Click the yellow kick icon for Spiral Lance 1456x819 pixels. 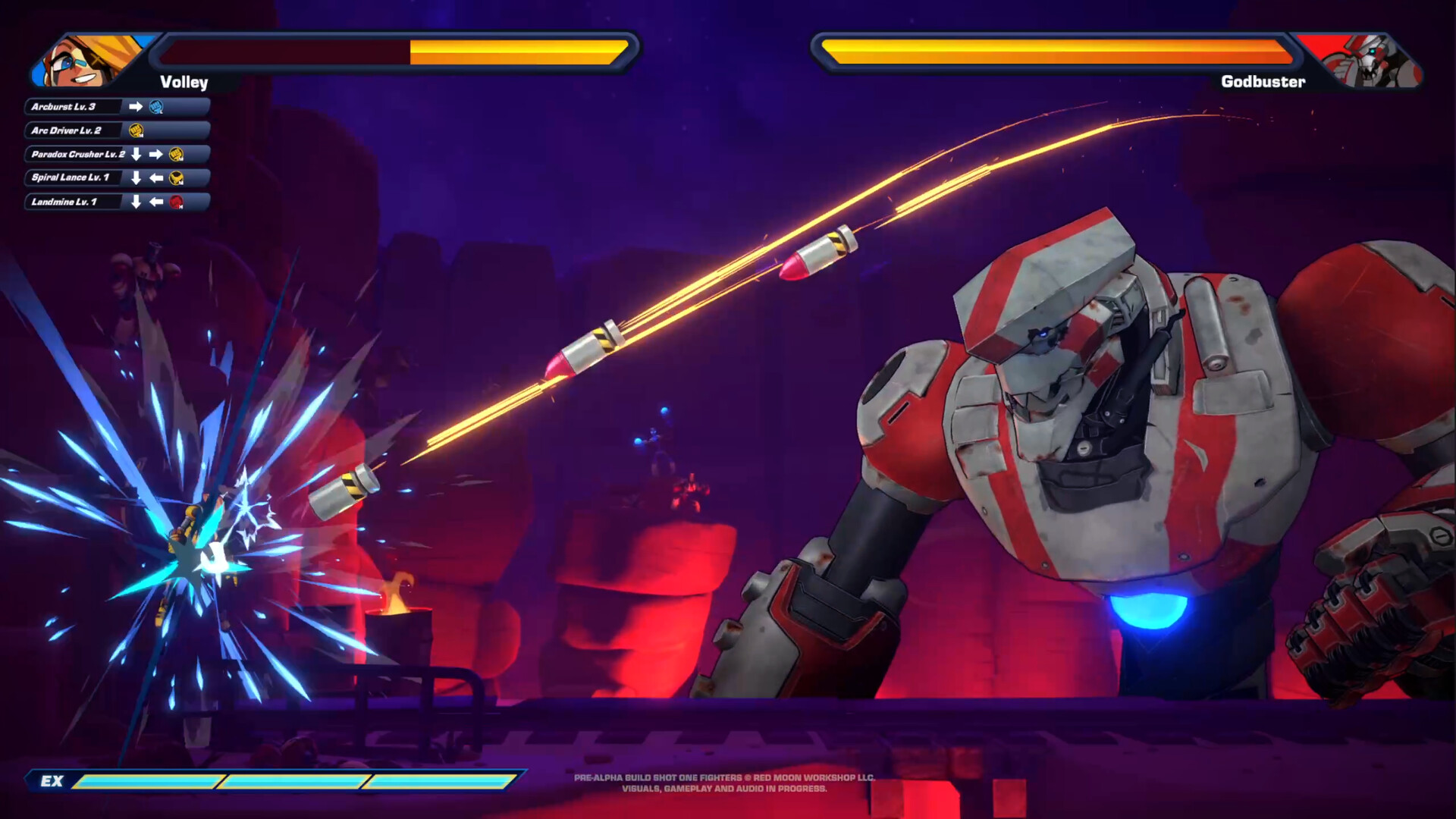pyautogui.click(x=175, y=178)
